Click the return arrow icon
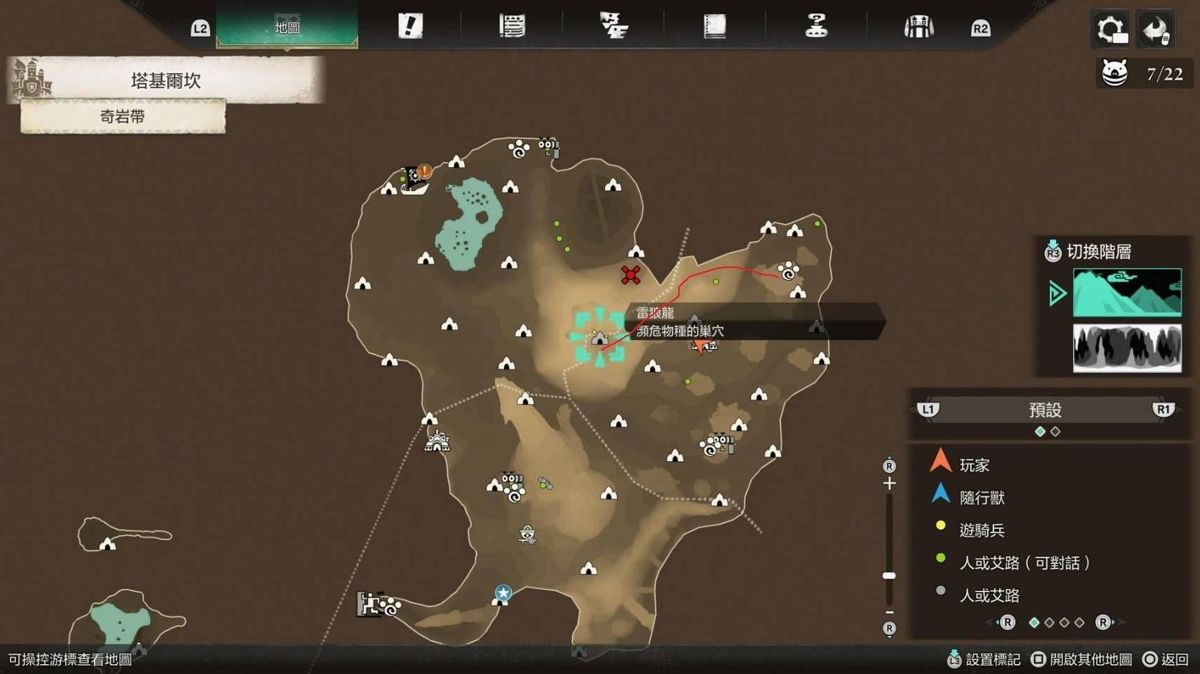Viewport: 1200px width, 674px height. pos(1156,29)
